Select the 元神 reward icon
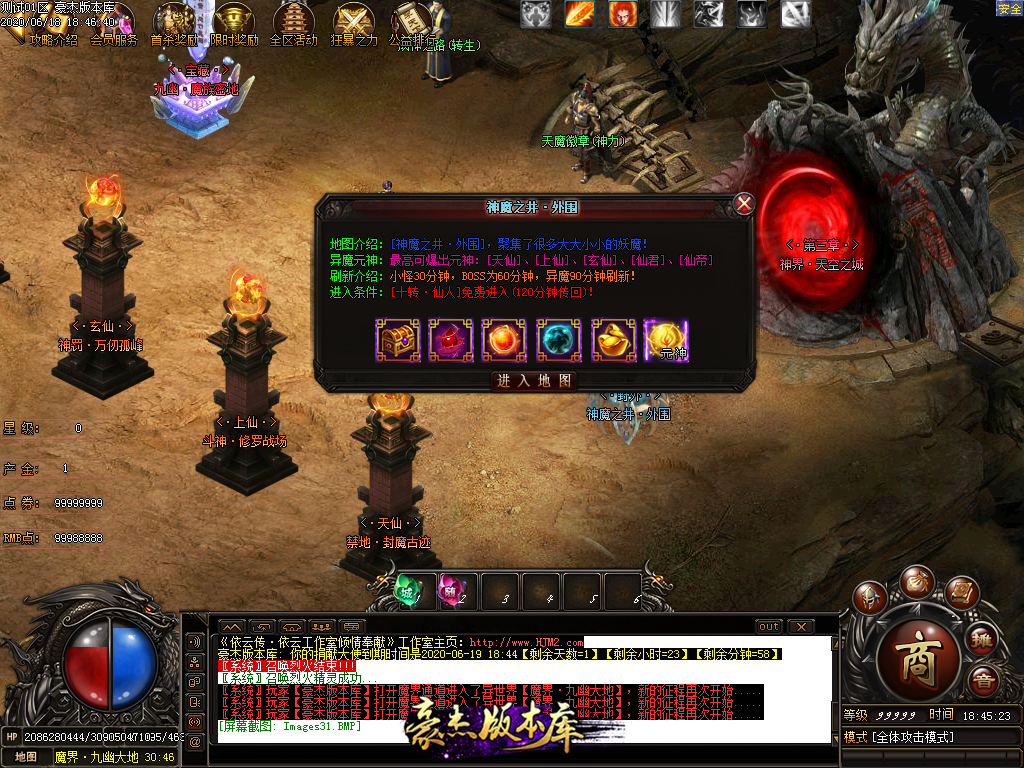The height and width of the screenshot is (768, 1024). pos(667,340)
